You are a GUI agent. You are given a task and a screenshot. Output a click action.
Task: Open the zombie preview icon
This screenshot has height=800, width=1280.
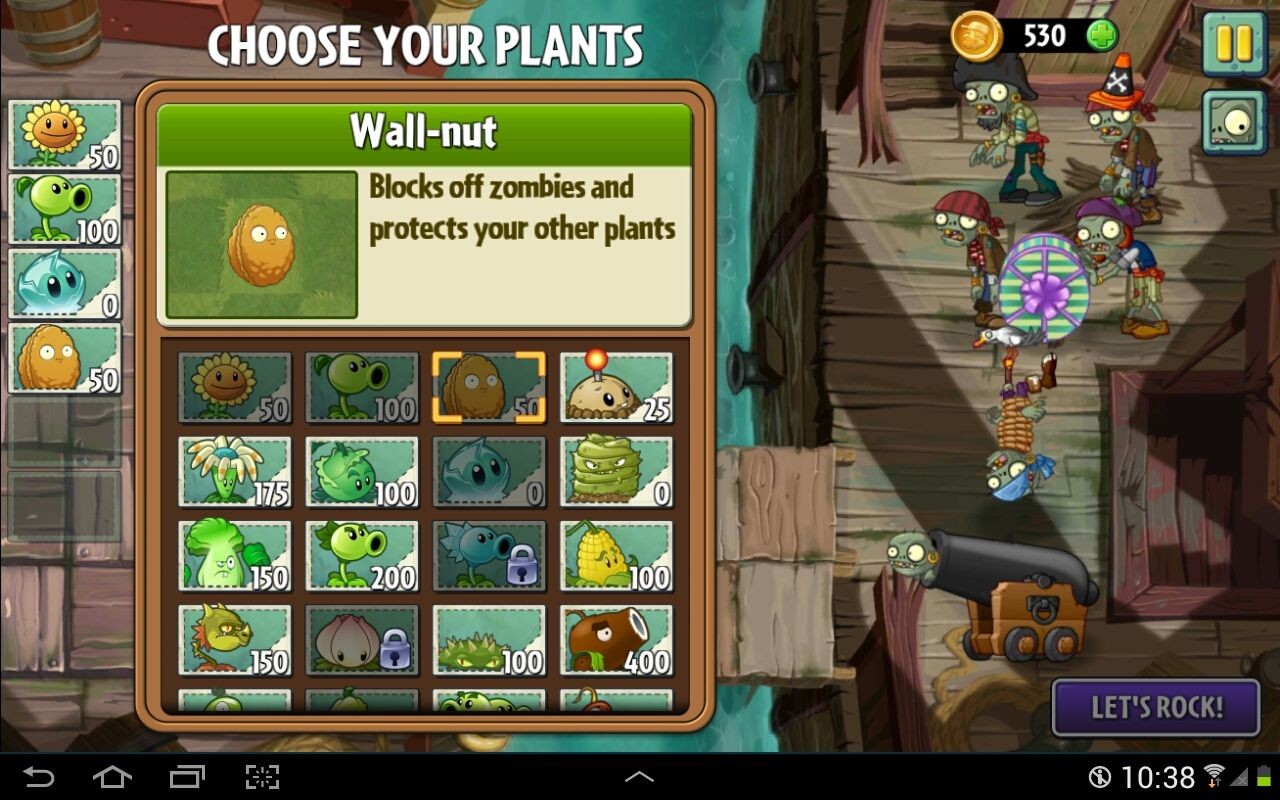click(x=1233, y=123)
